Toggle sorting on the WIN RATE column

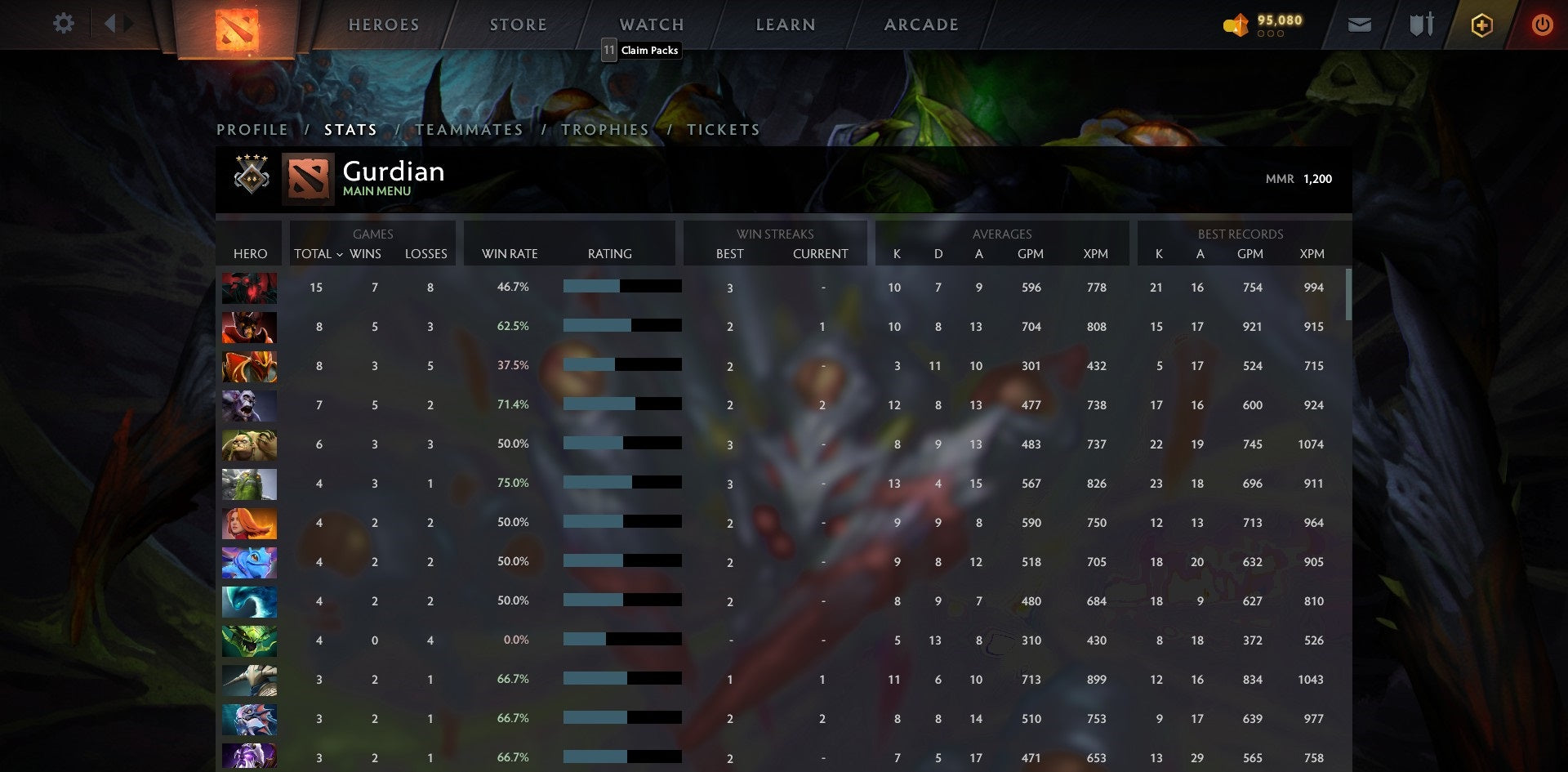click(x=508, y=254)
